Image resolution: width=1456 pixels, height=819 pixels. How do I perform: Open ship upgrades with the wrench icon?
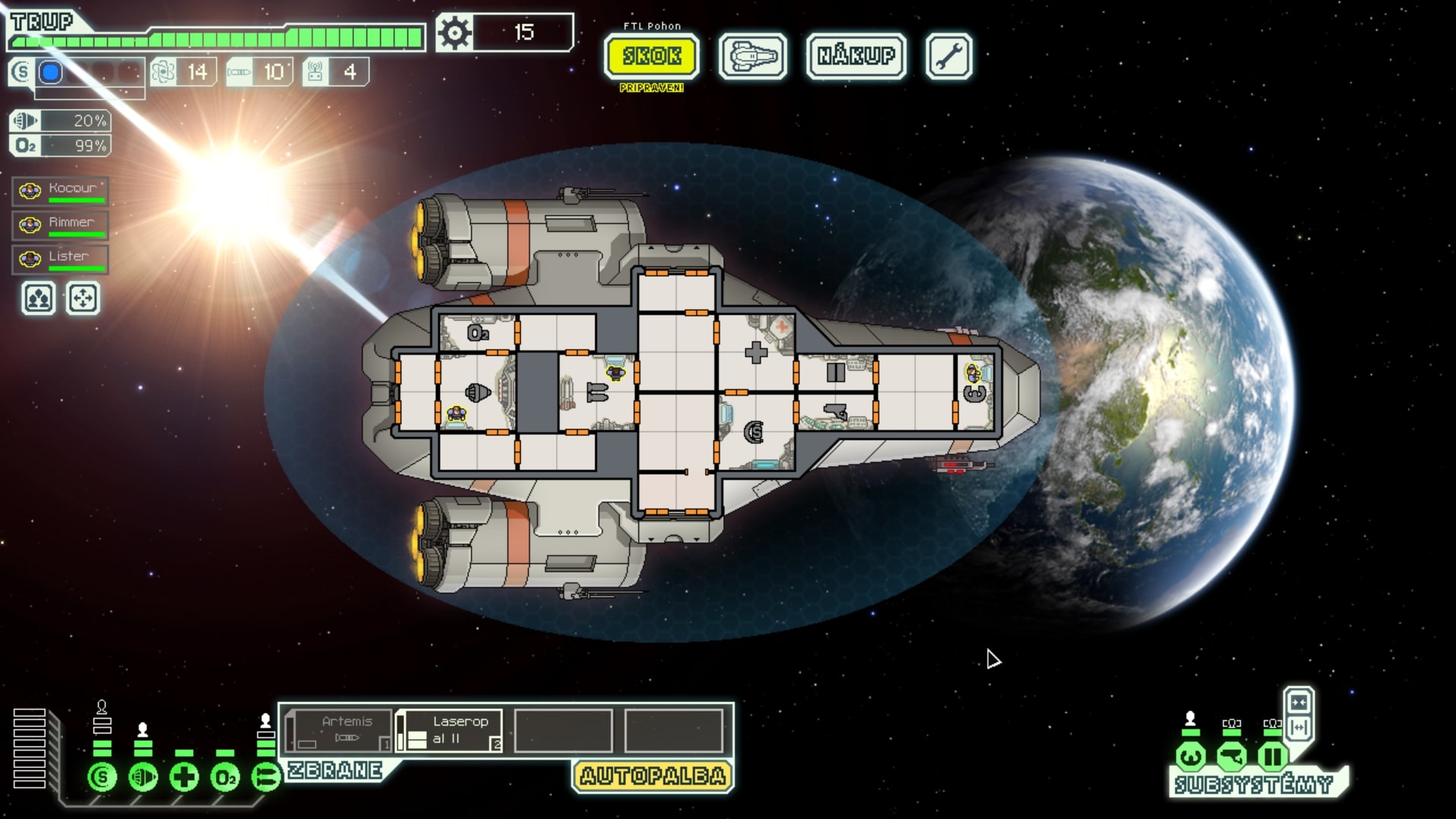(949, 55)
